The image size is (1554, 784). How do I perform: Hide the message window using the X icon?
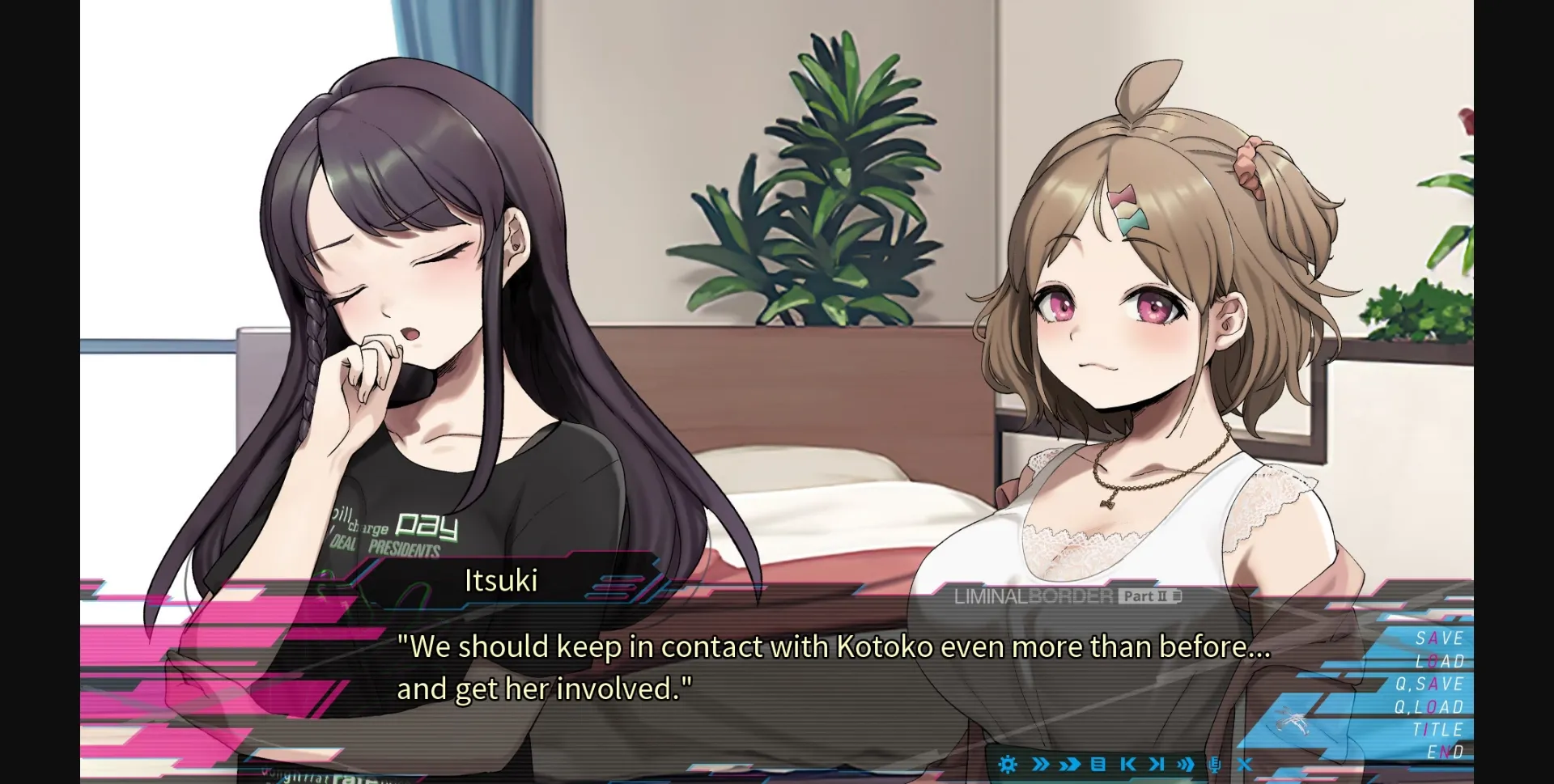(x=1242, y=764)
